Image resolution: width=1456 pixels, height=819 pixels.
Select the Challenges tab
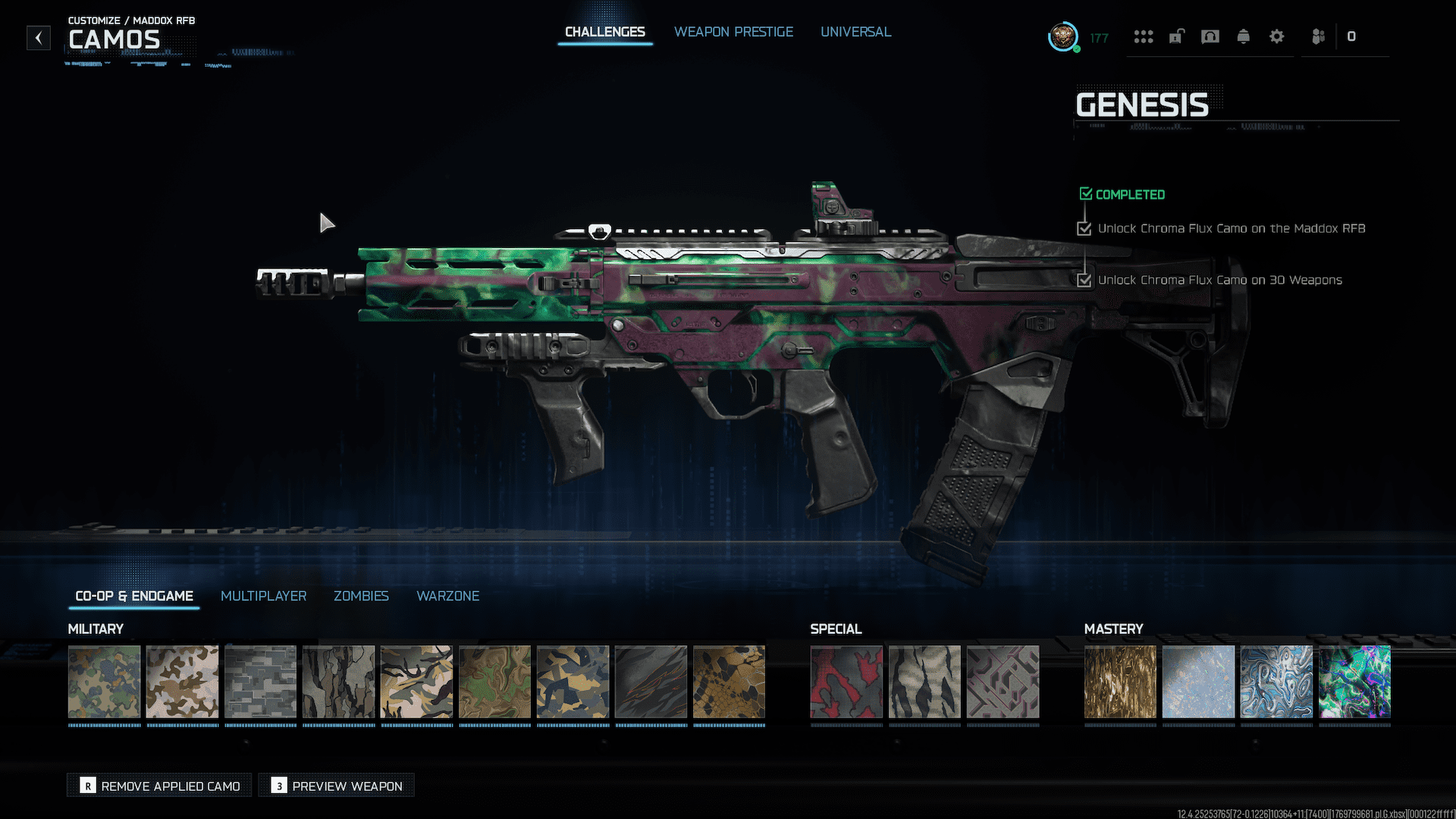604,32
